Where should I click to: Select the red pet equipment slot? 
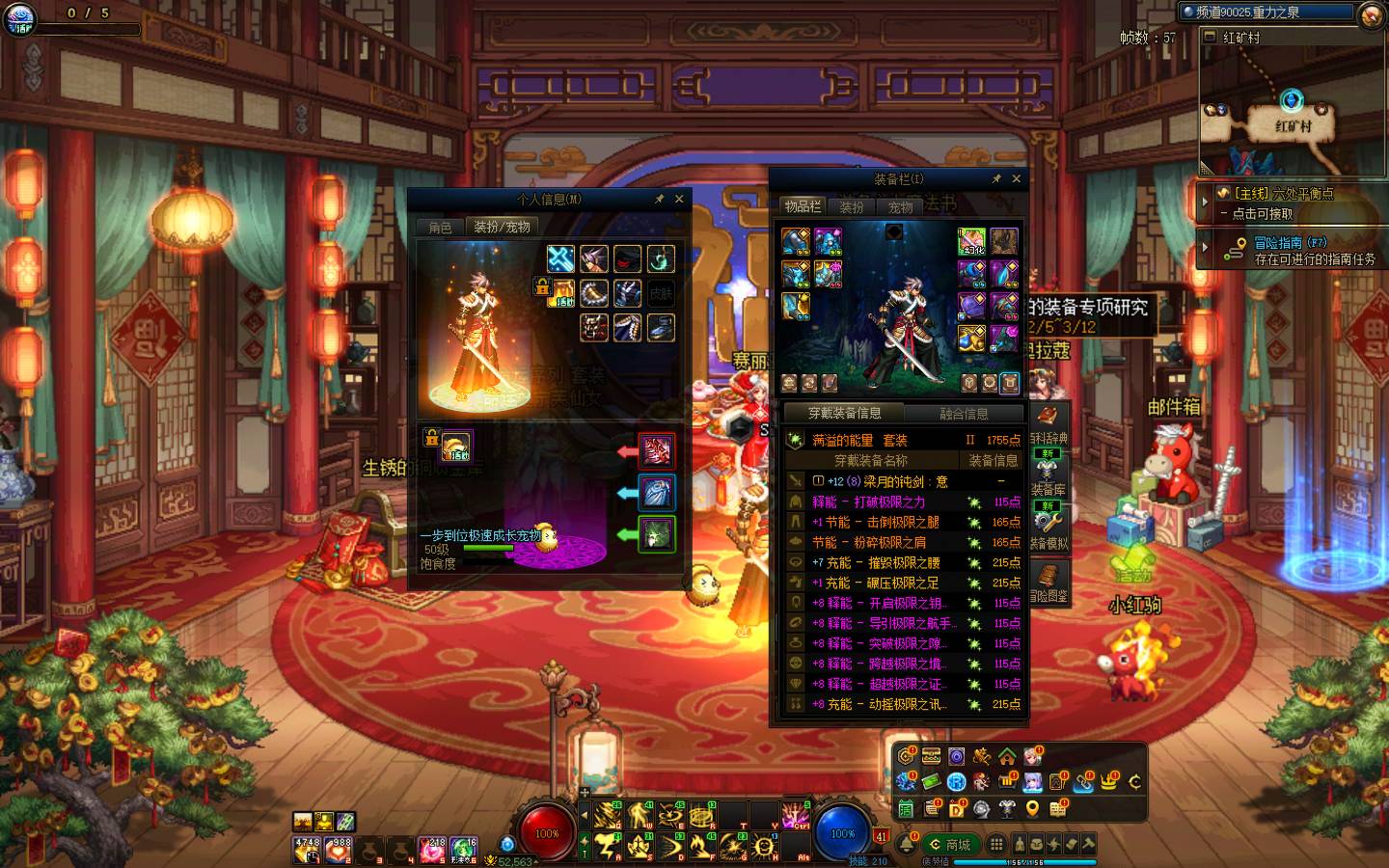click(x=657, y=450)
